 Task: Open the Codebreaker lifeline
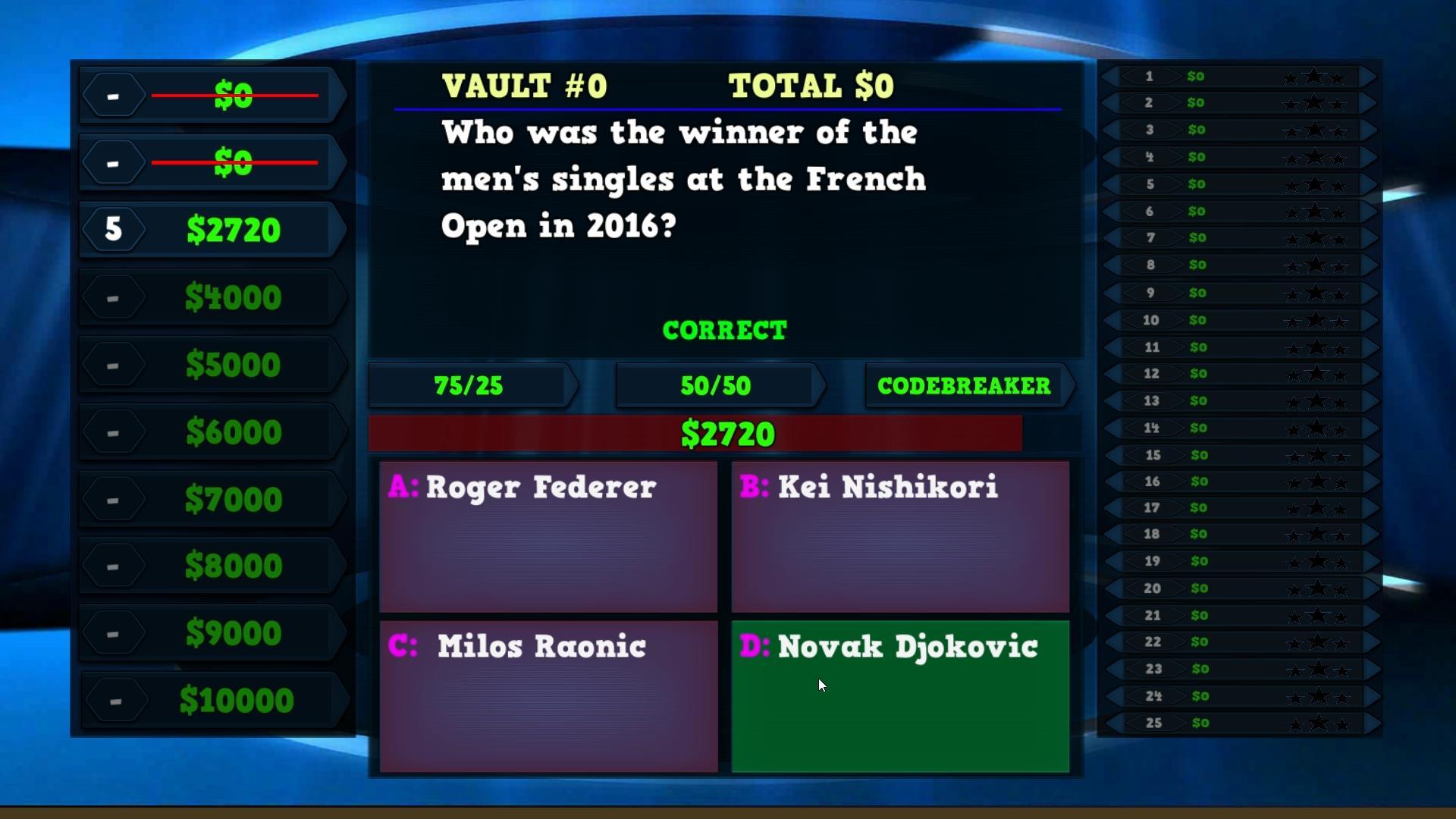[x=965, y=386]
